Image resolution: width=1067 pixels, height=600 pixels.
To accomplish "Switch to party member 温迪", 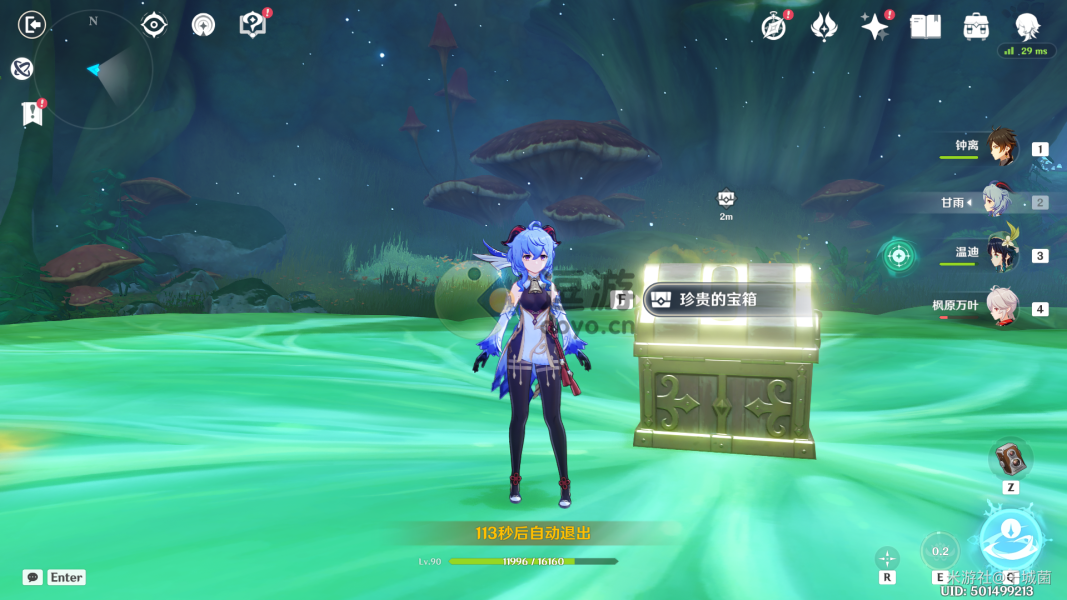I will (1000, 254).
